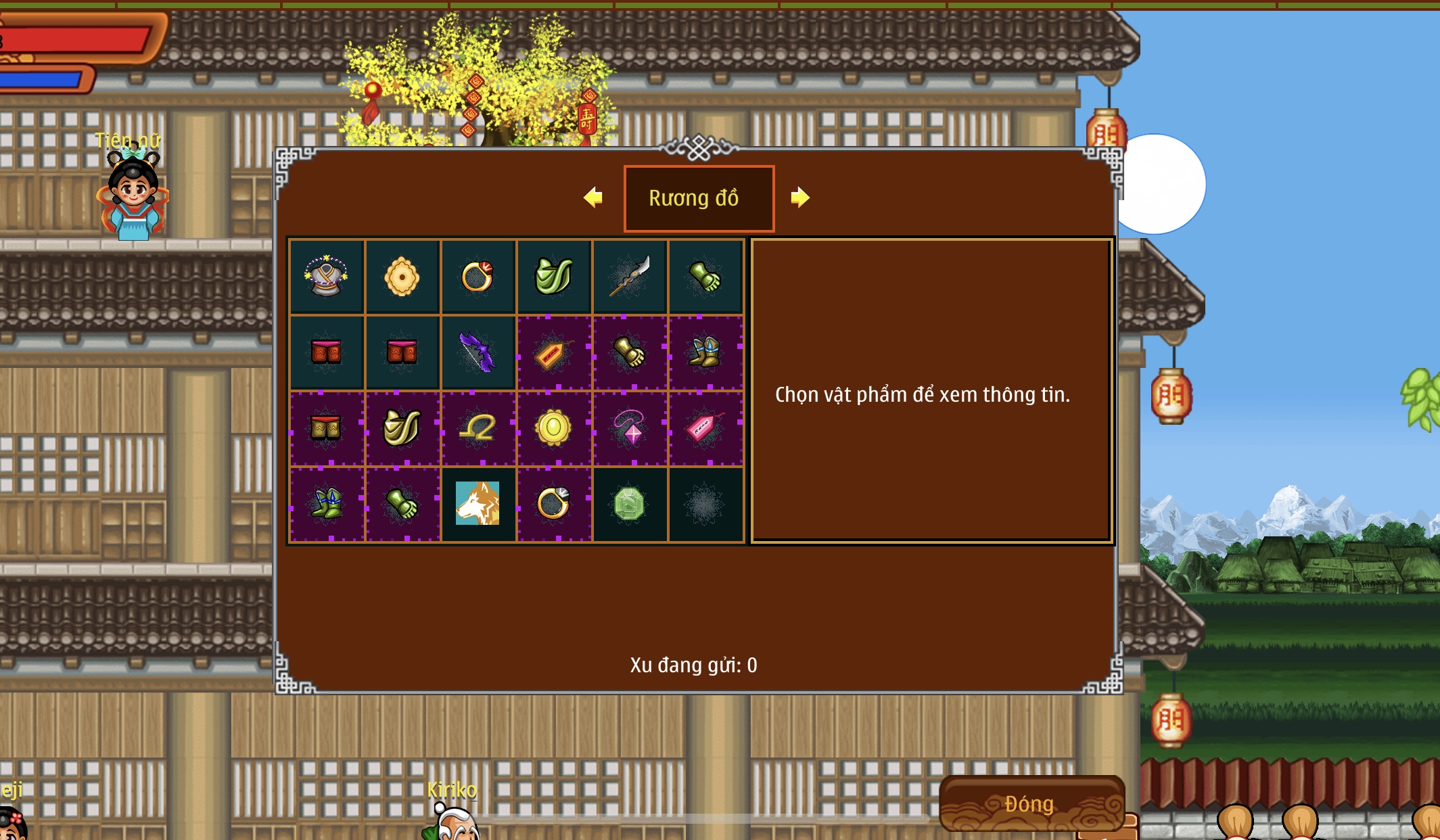This screenshot has width=1440, height=840.
Task: Select the gold omega-shaped necklace
Action: click(478, 428)
